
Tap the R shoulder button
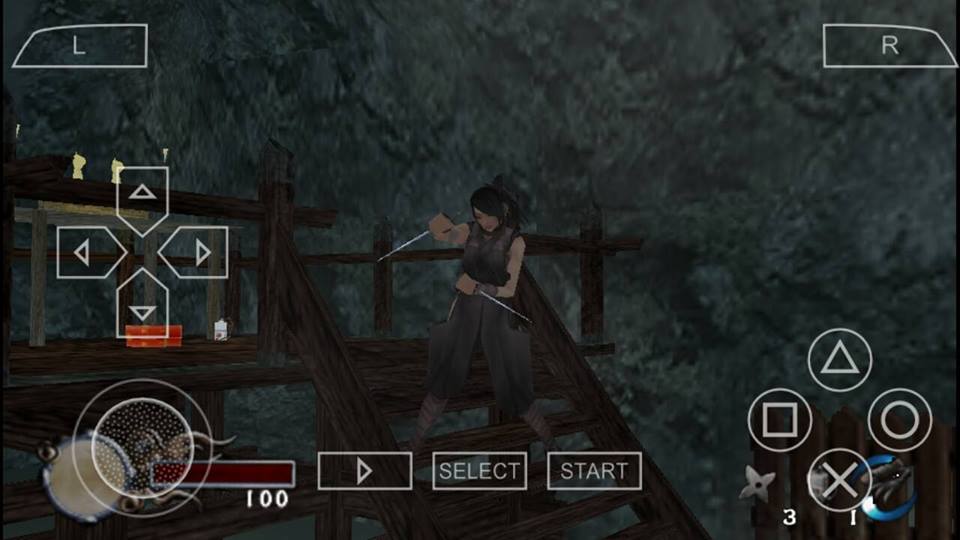pos(889,46)
